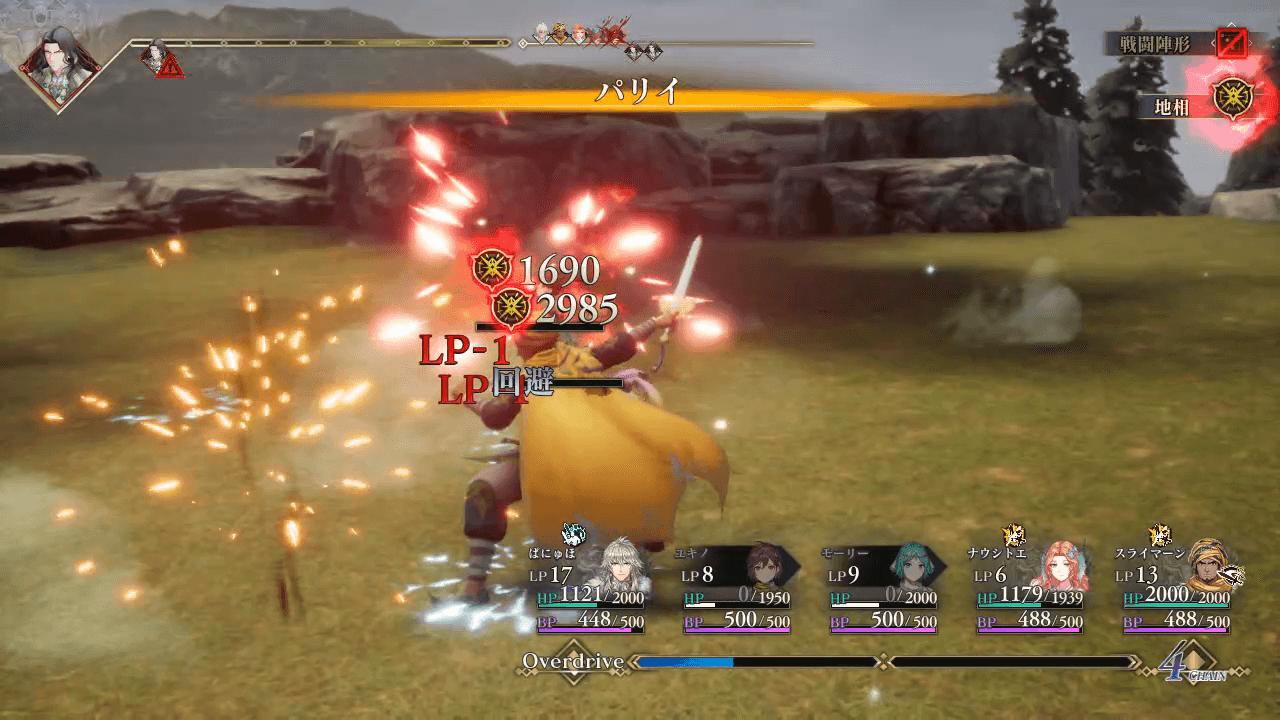
Task: Select the enemy marker with red warning triangle
Action: coord(159,58)
